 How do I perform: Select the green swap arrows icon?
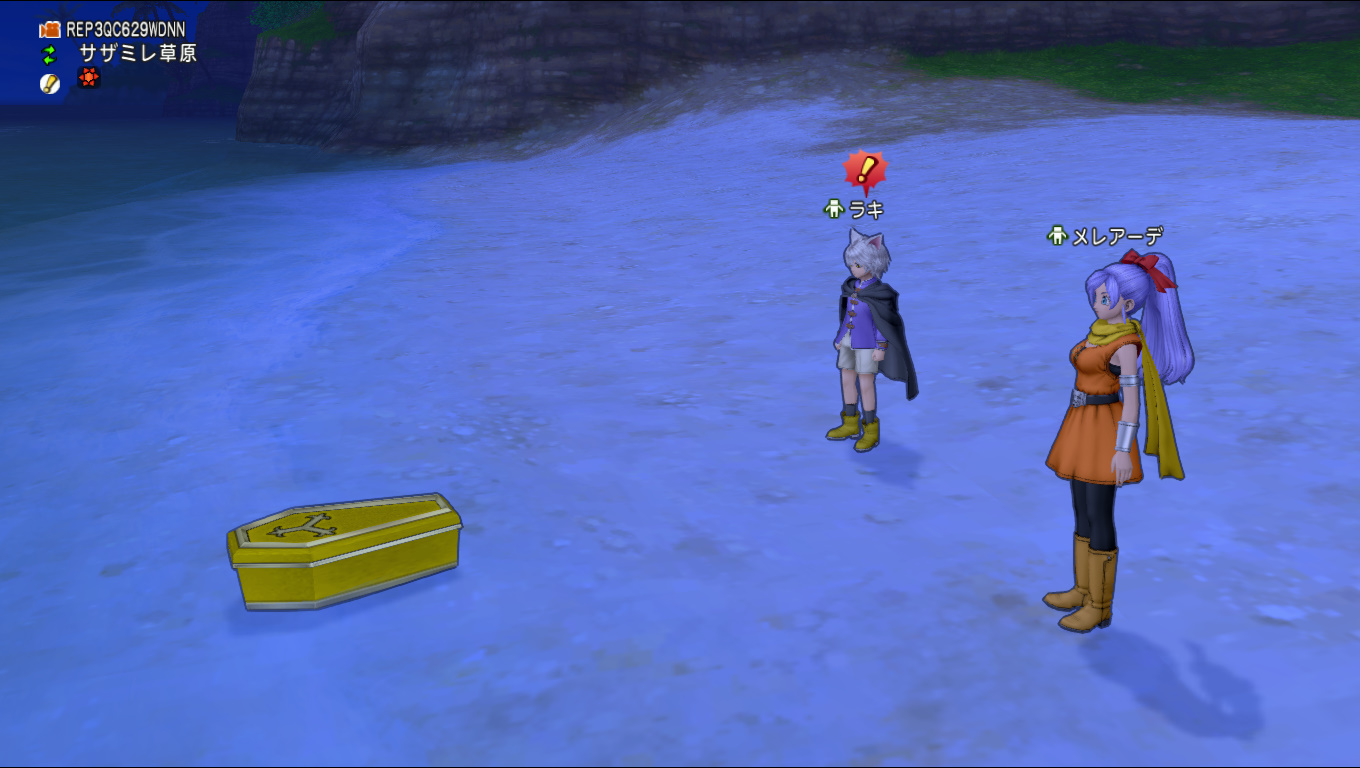[49, 54]
